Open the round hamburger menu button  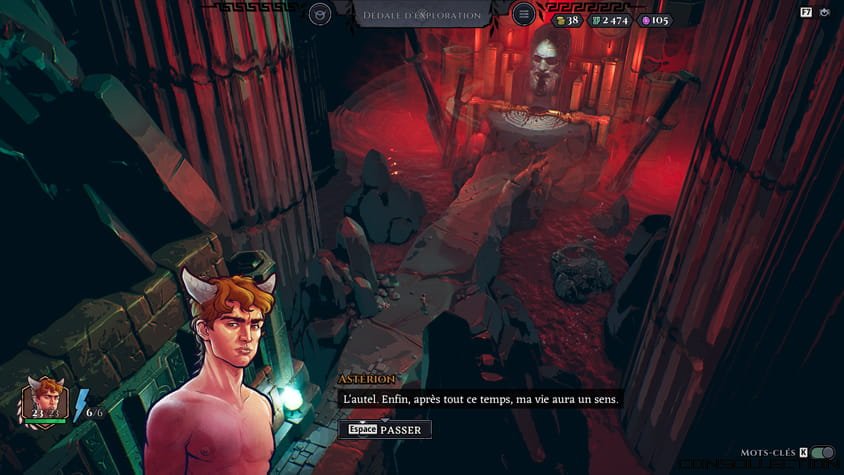pos(523,14)
